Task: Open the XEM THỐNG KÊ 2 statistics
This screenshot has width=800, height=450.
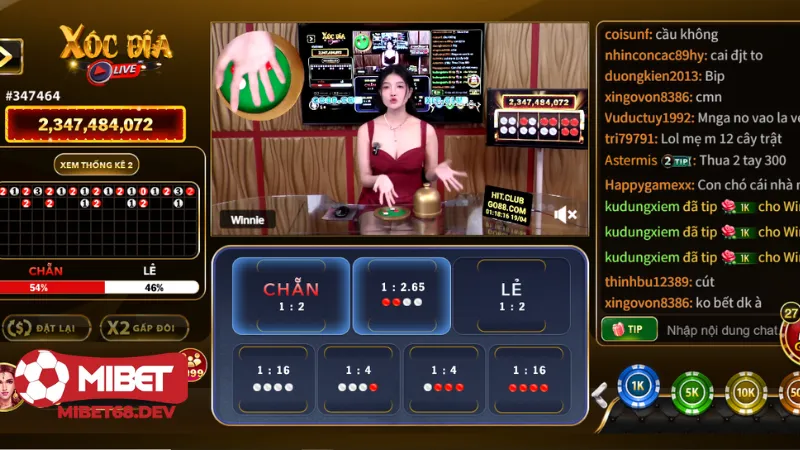Action: [95, 164]
